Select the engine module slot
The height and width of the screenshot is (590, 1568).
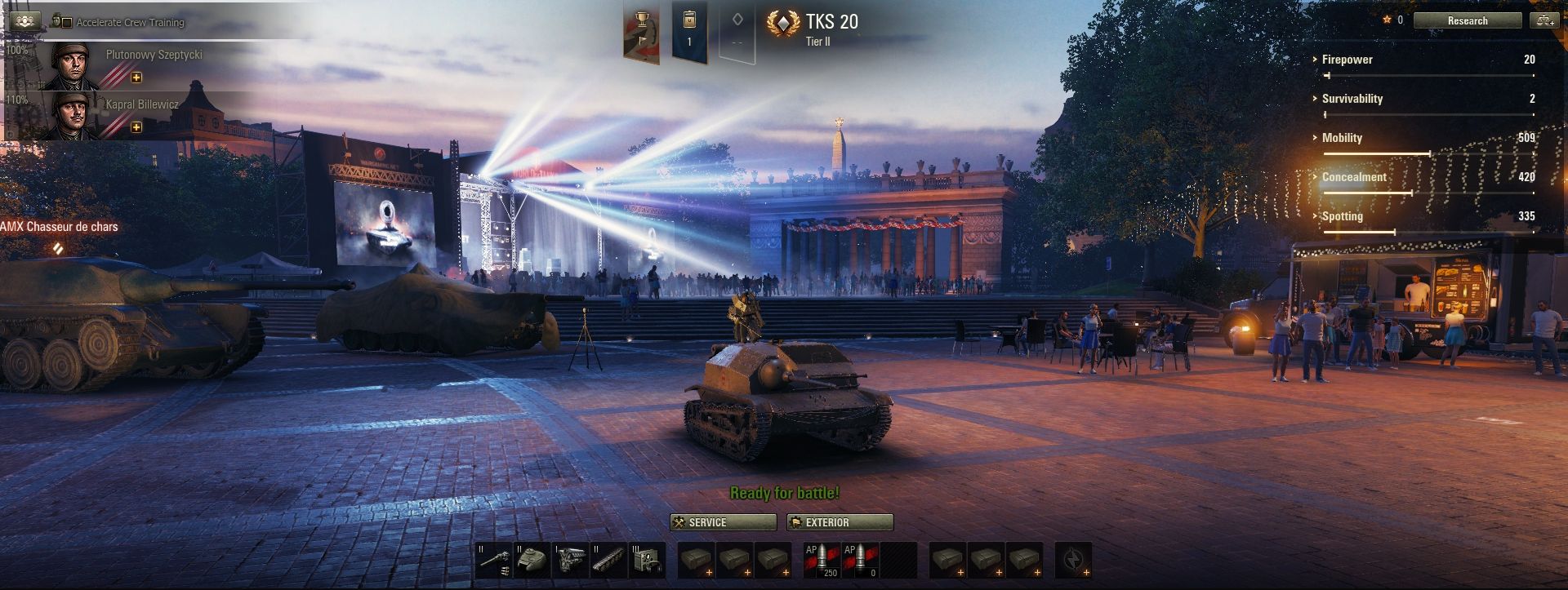pos(571,560)
